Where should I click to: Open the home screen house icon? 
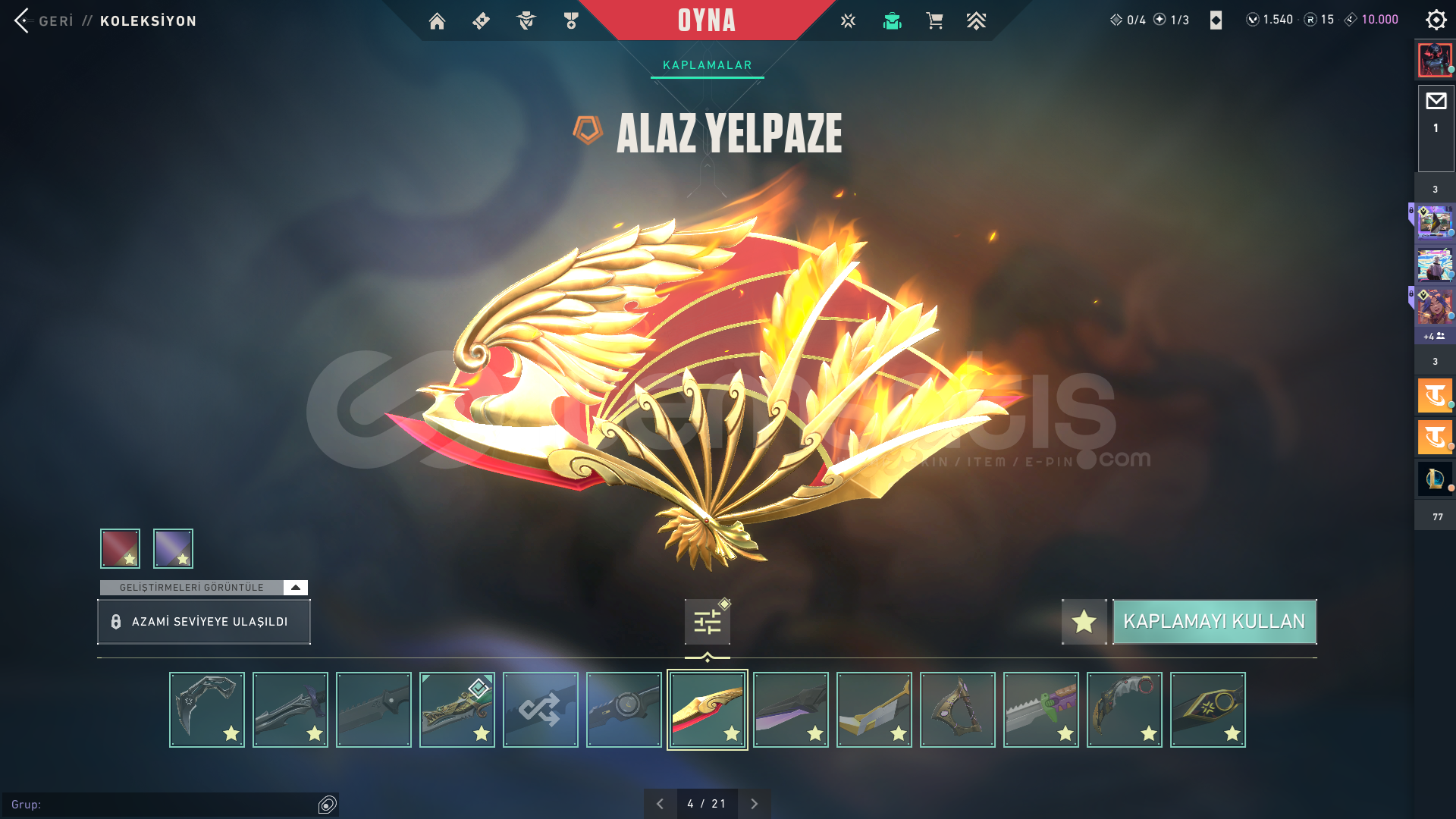[437, 20]
